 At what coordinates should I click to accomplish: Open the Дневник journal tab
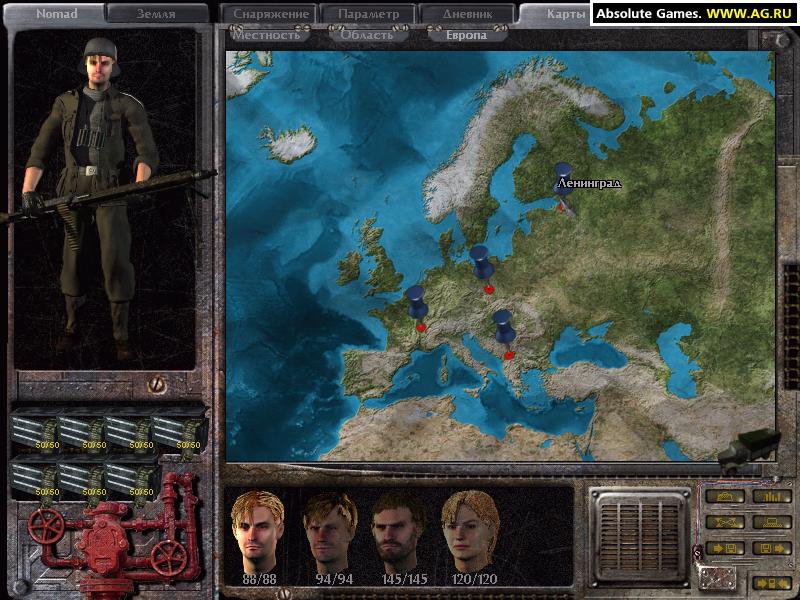pos(466,14)
